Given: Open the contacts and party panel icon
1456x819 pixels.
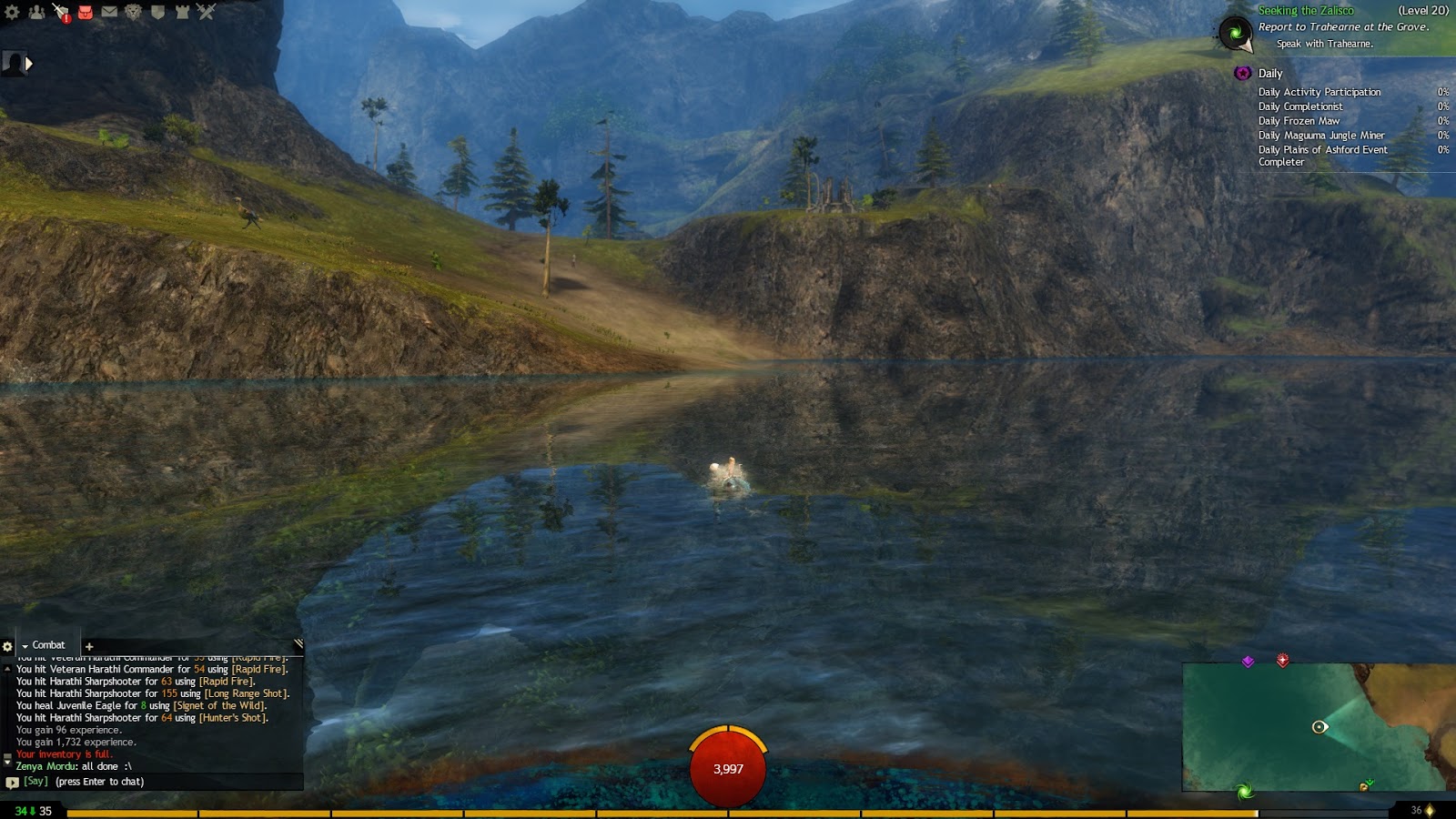Looking at the screenshot, I should [36, 12].
